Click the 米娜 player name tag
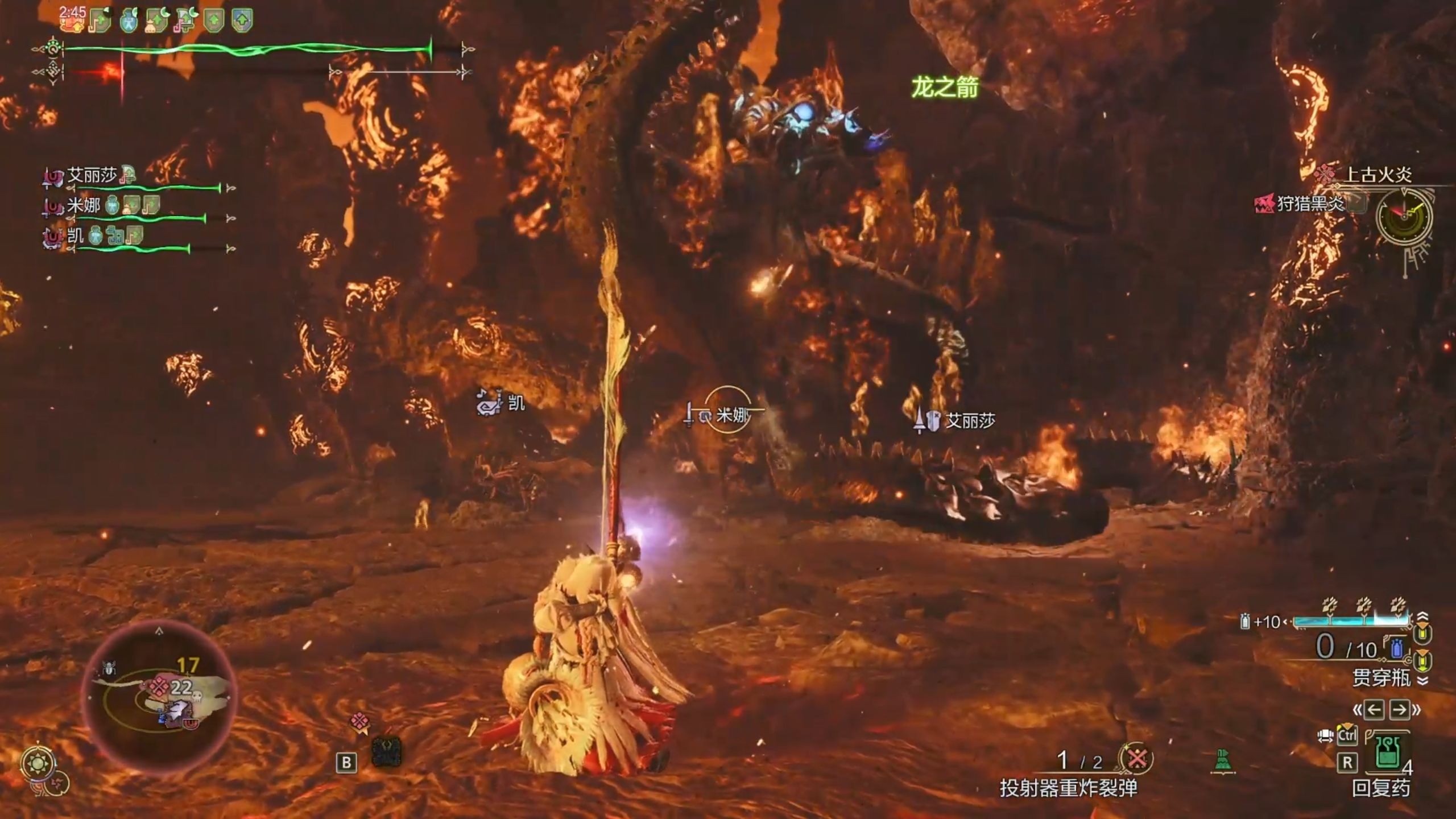The width and height of the screenshot is (1456, 819). [733, 416]
